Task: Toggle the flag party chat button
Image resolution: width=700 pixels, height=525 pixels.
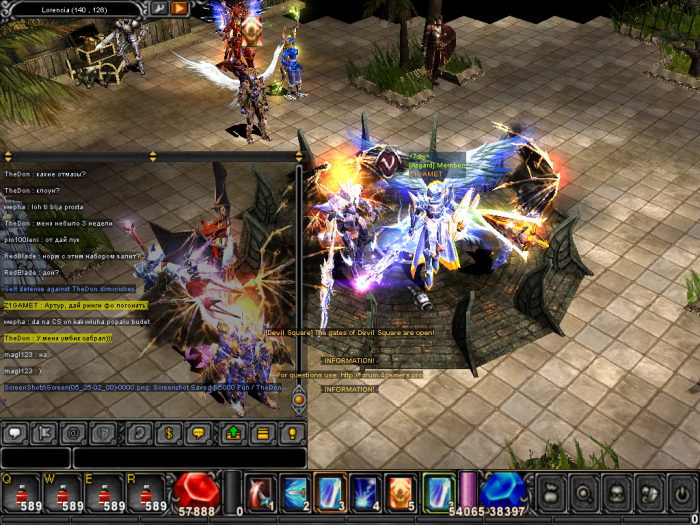Action: (x=45, y=434)
